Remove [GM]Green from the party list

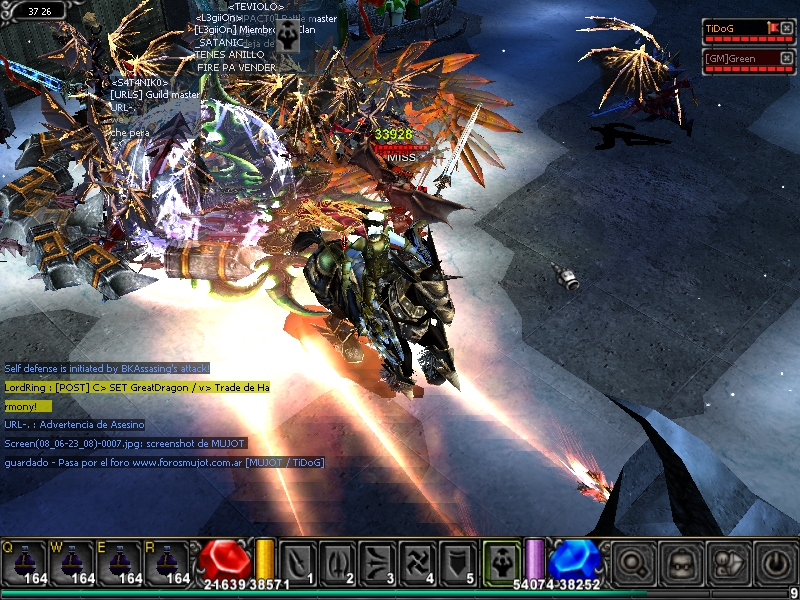point(787,59)
